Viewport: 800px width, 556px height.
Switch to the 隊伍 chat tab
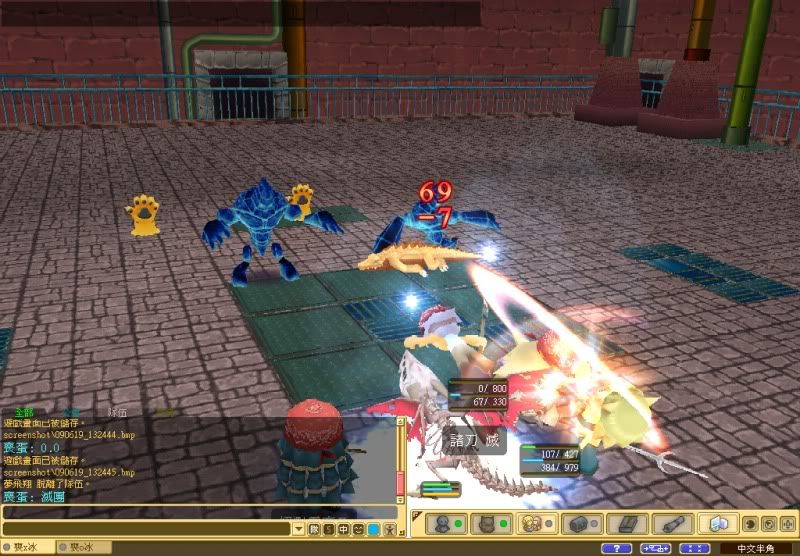(118, 411)
